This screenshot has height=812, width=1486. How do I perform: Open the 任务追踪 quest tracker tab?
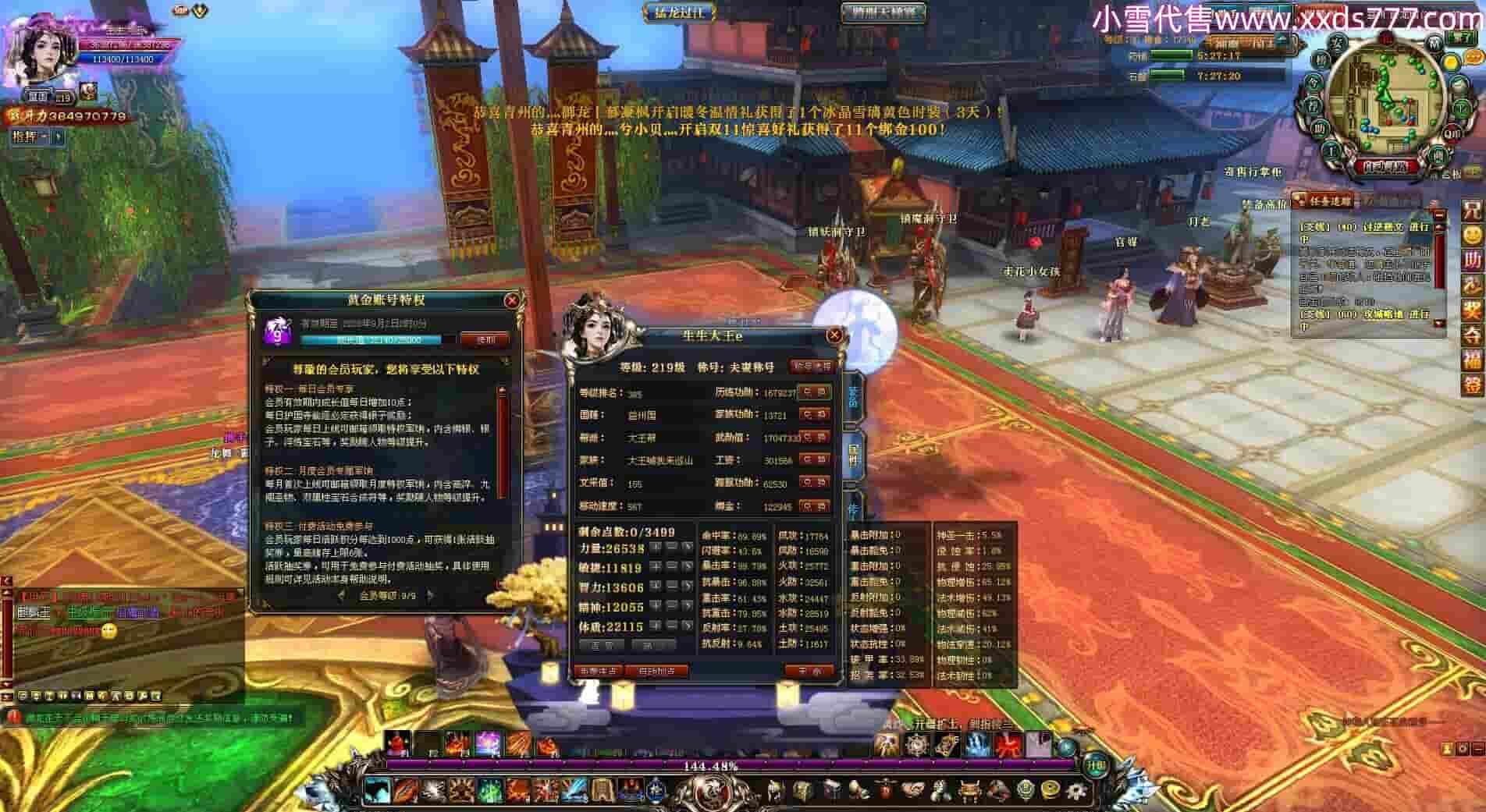coord(1326,201)
